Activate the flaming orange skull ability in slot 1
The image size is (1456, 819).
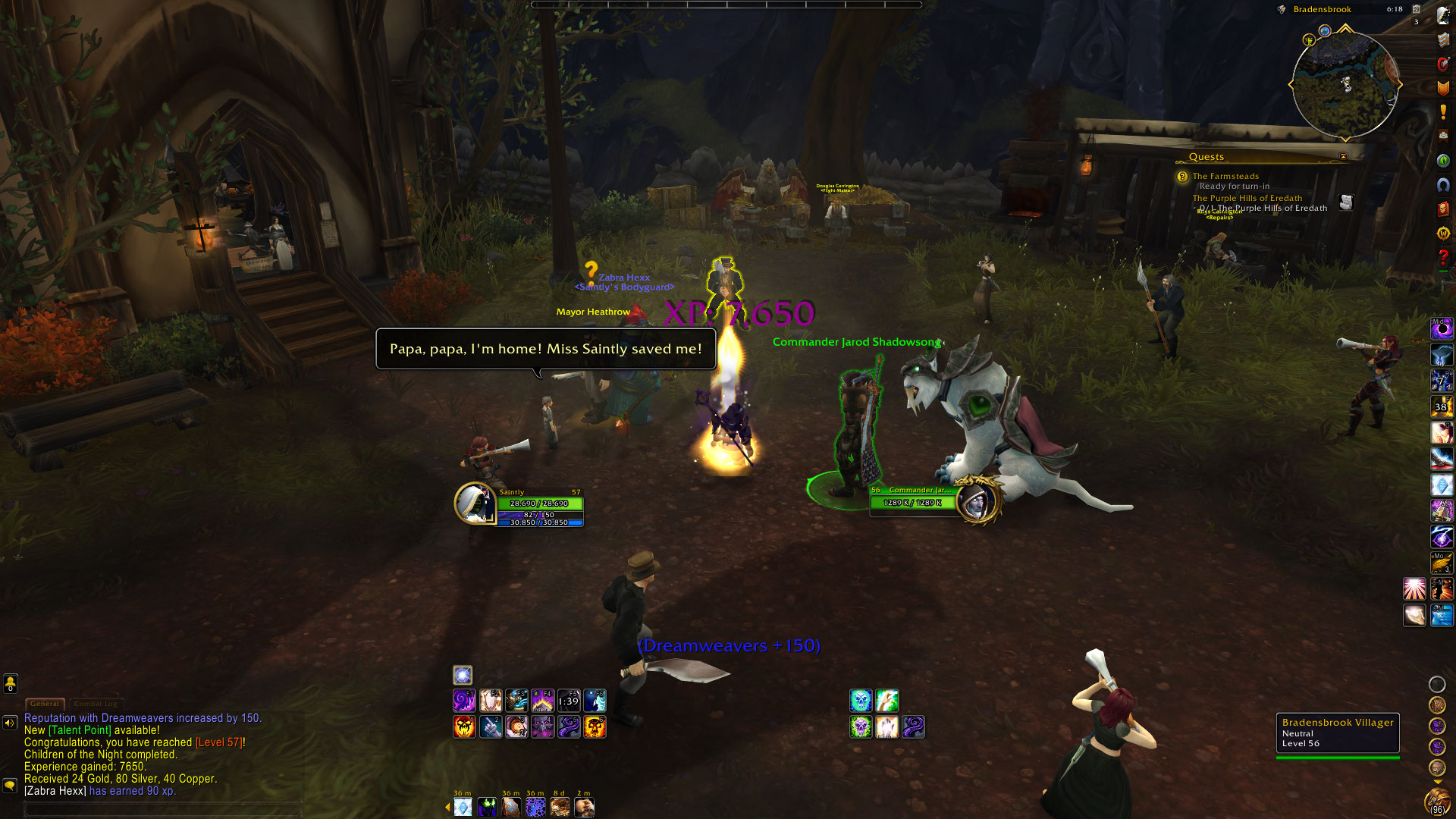tap(464, 726)
